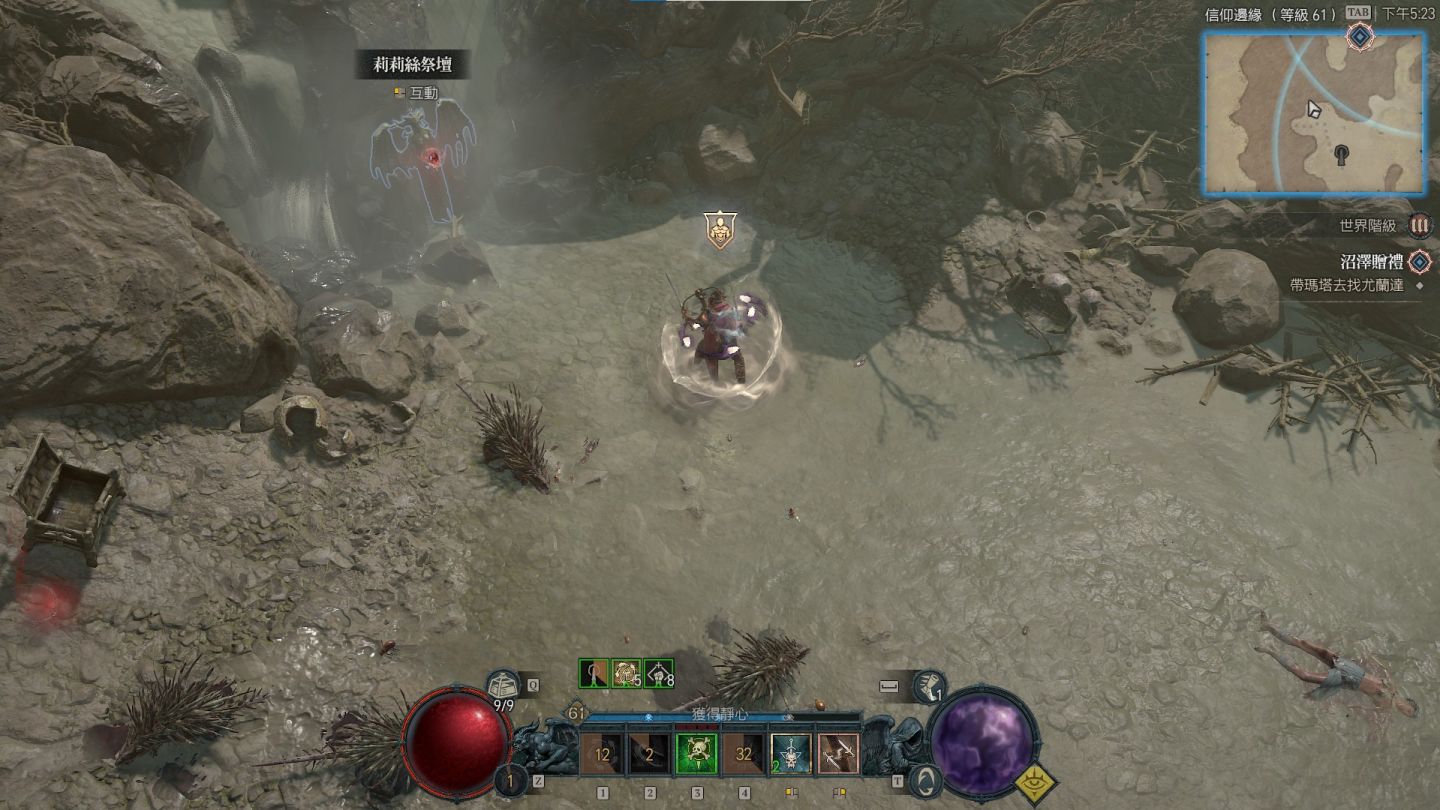Use the skill slot showing cooldown 12

[x=602, y=754]
